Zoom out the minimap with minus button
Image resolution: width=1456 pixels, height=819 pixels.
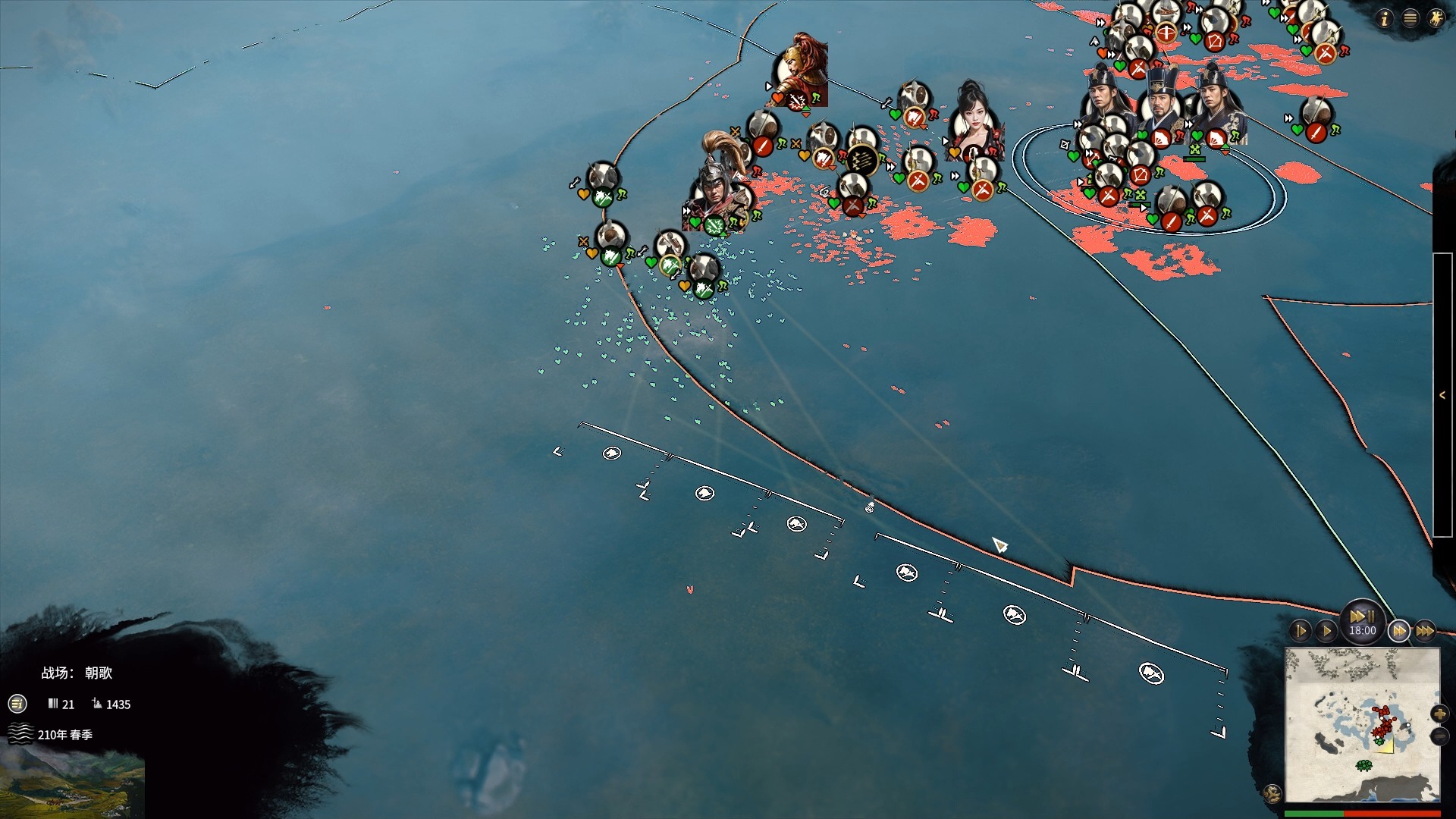point(1439,736)
